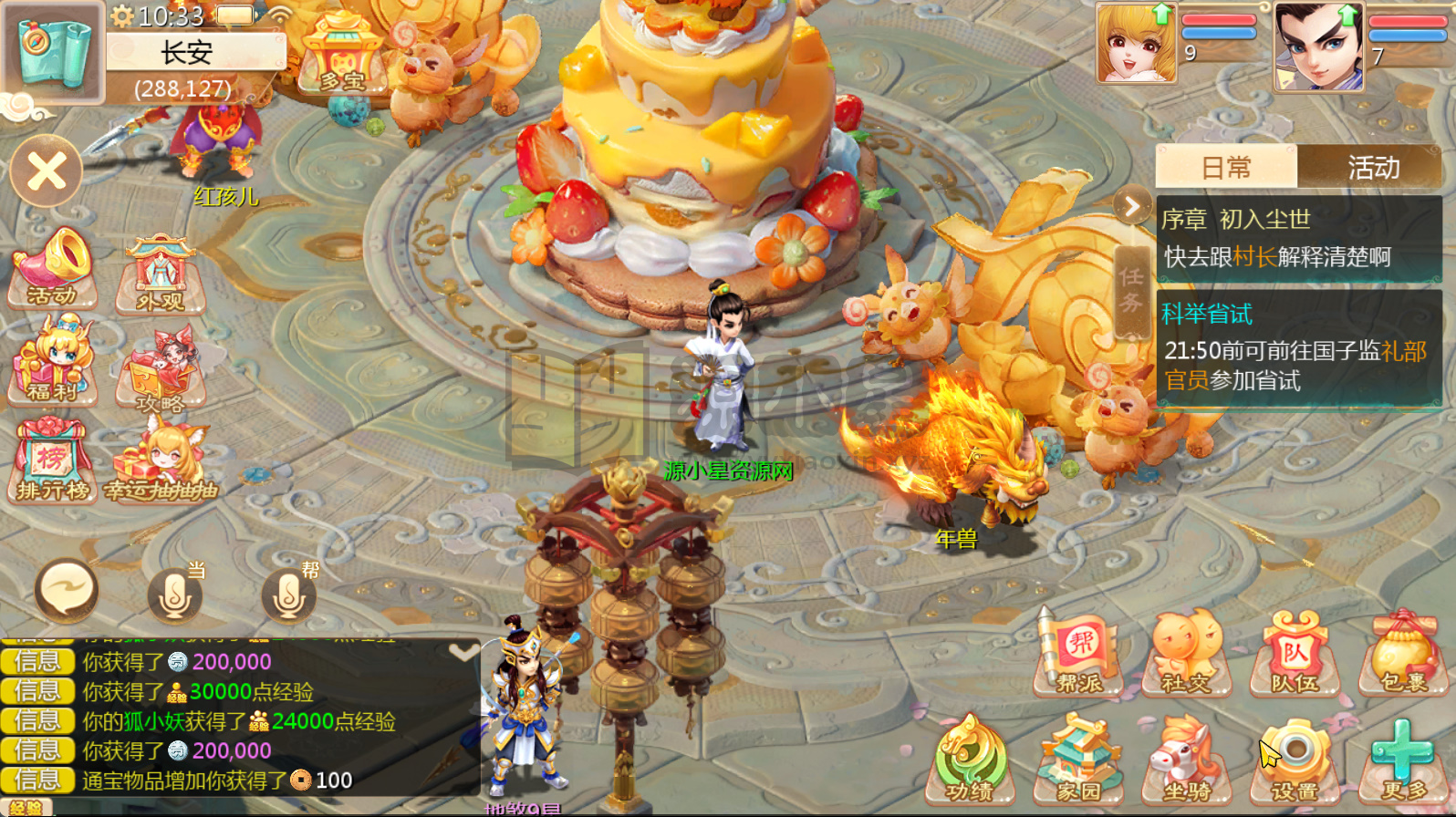The image size is (1456, 817).
Task: Show the 排行榜 leaderboard
Action: pyautogui.click(x=53, y=460)
